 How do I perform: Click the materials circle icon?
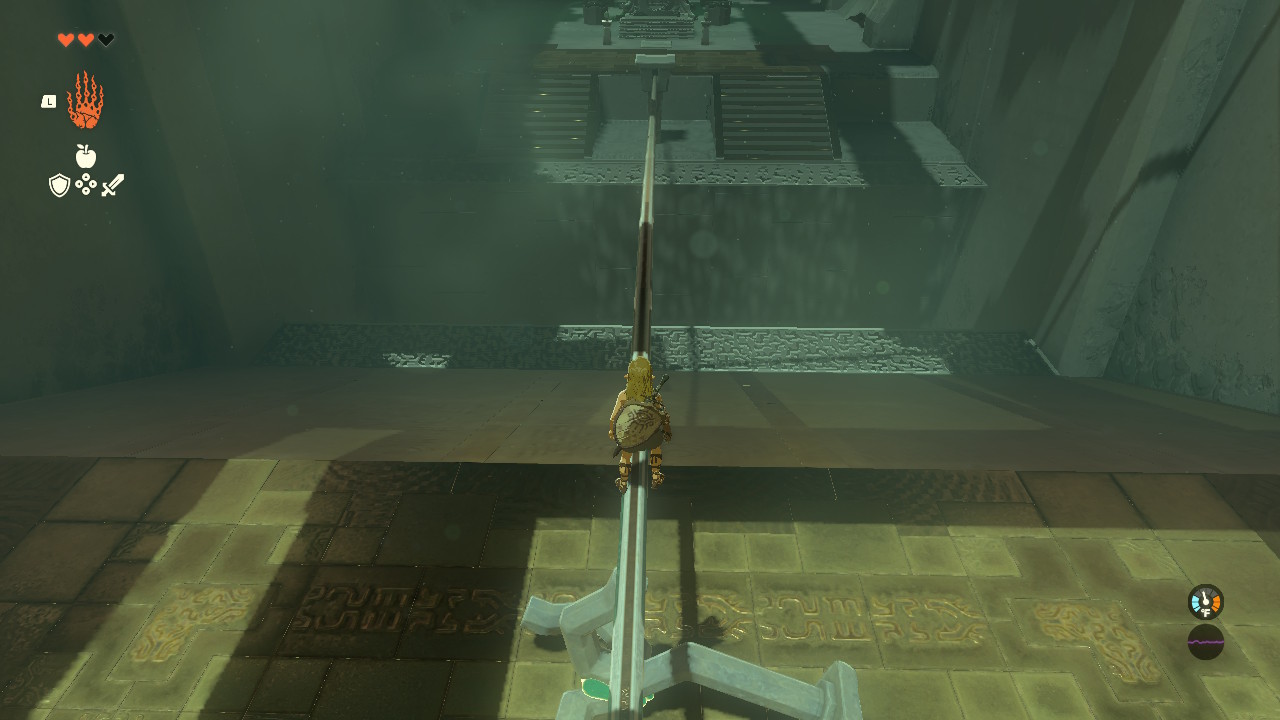click(x=86, y=184)
